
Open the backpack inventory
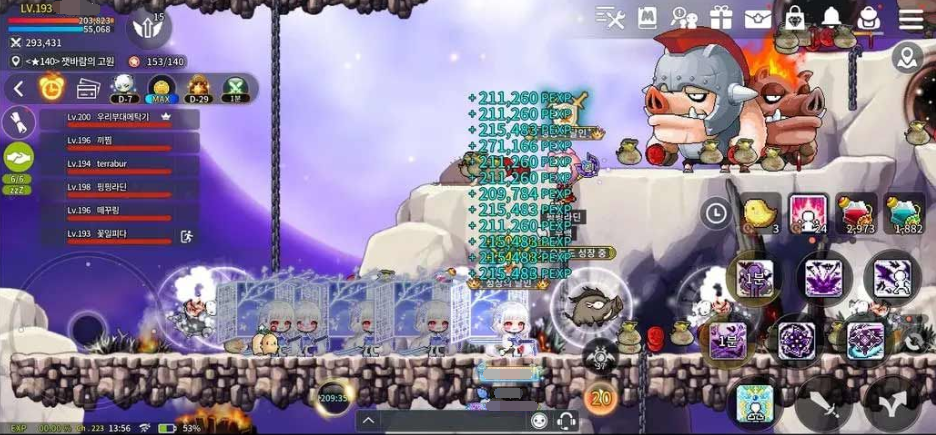pos(869,18)
